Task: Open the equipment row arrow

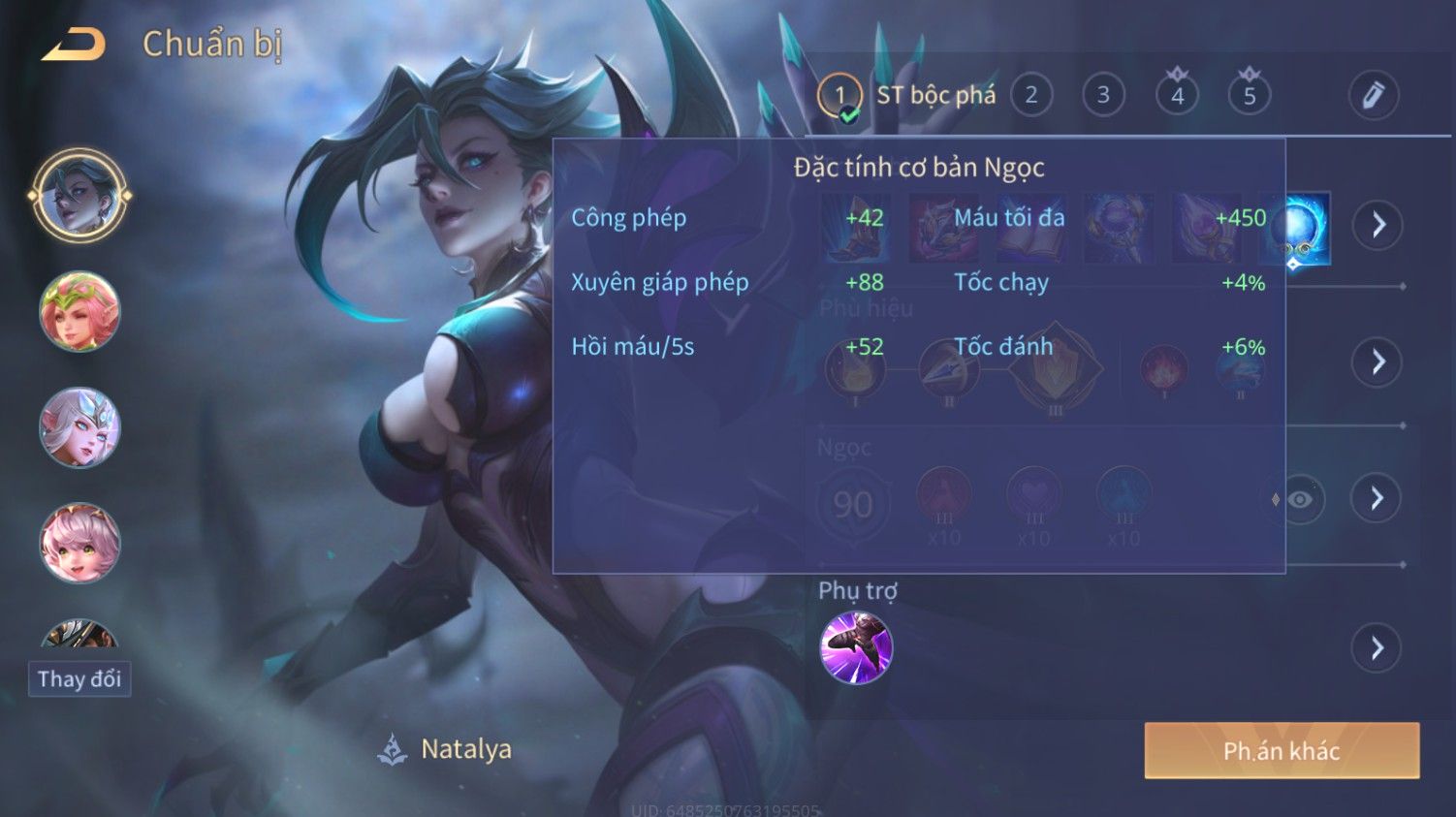Action: click(1377, 226)
